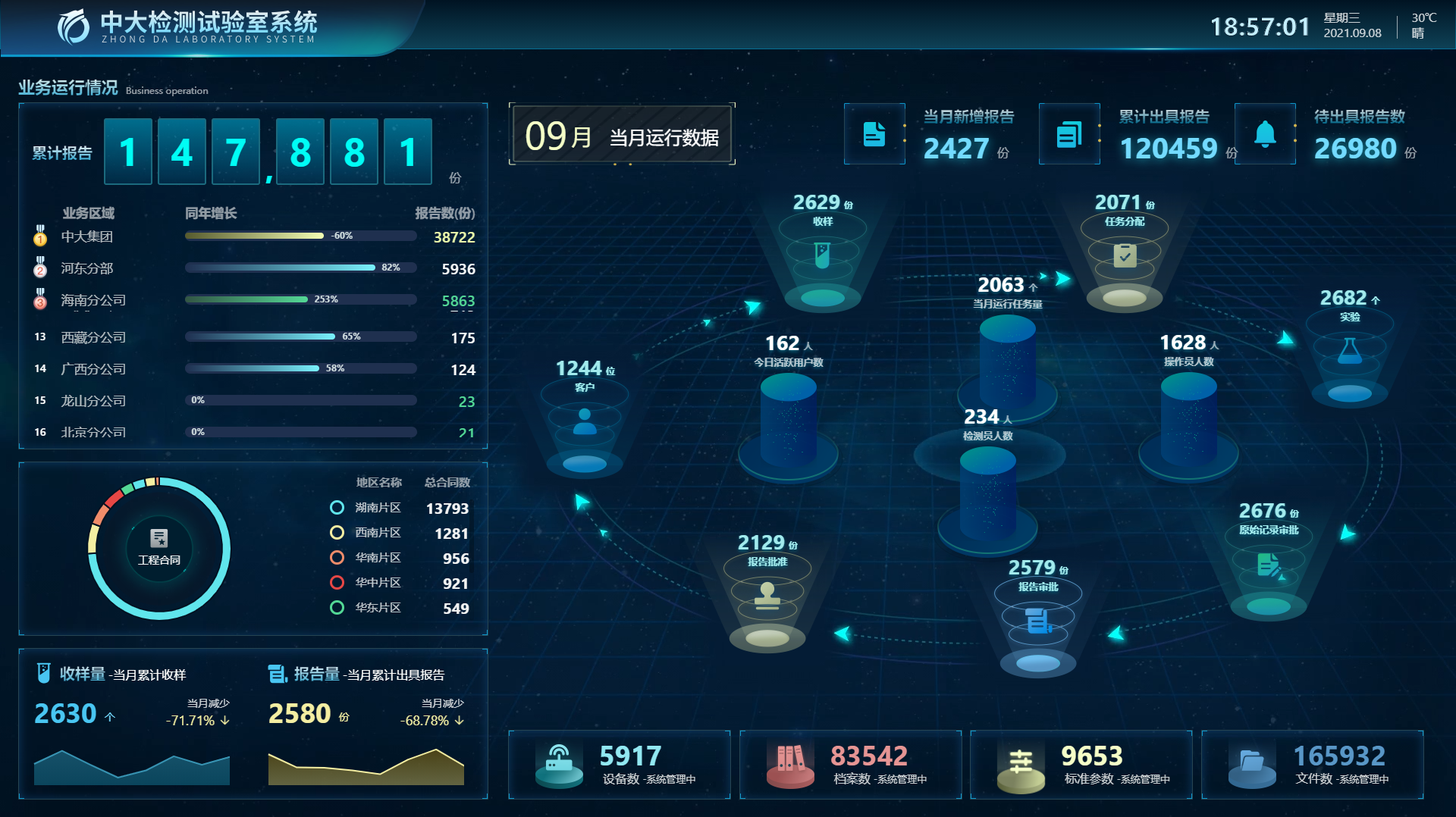Image resolution: width=1456 pixels, height=817 pixels.
Task: Choose the 实验 flask node
Action: 1349,350
